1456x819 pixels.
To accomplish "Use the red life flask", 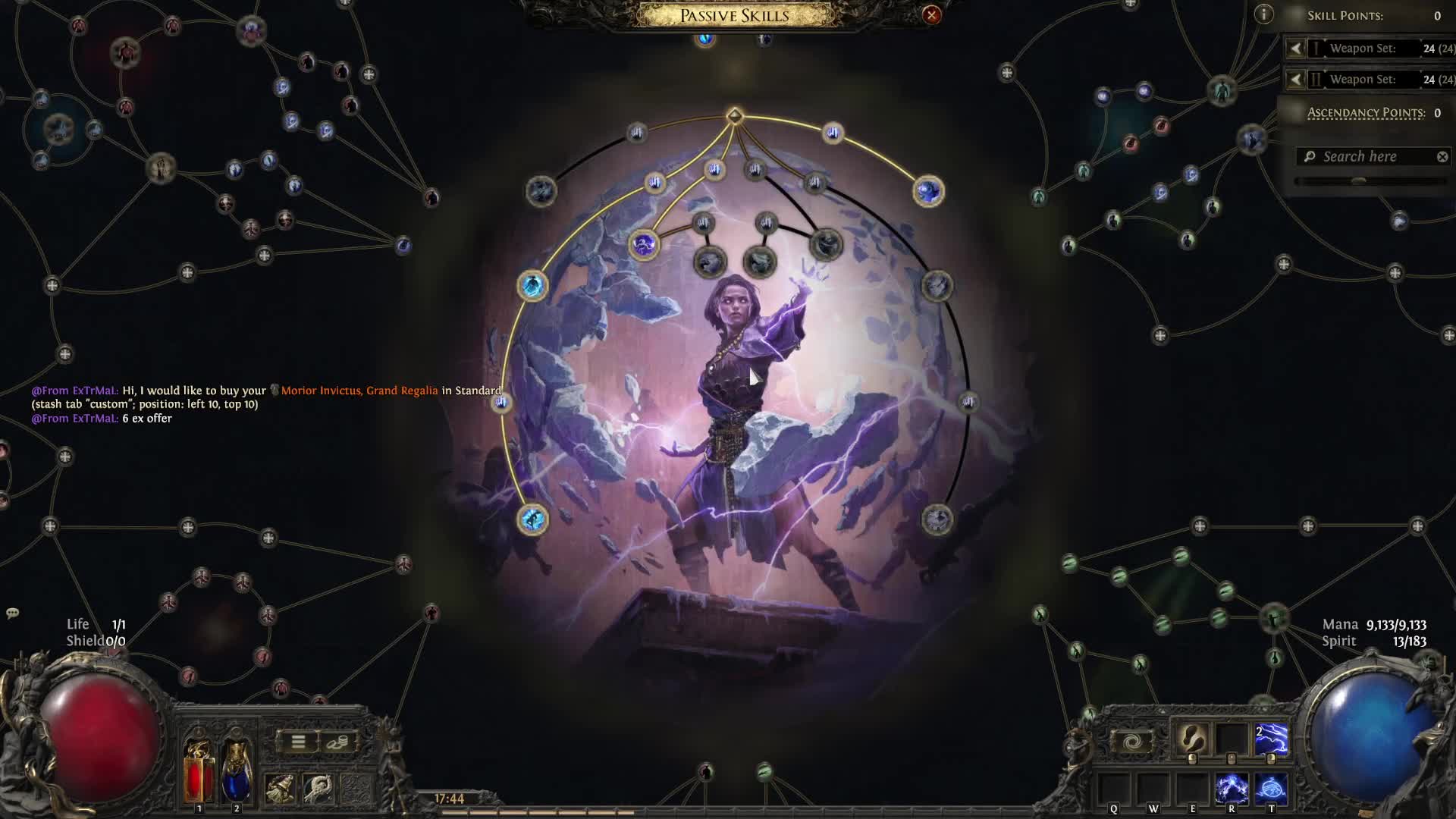I will point(199,771).
